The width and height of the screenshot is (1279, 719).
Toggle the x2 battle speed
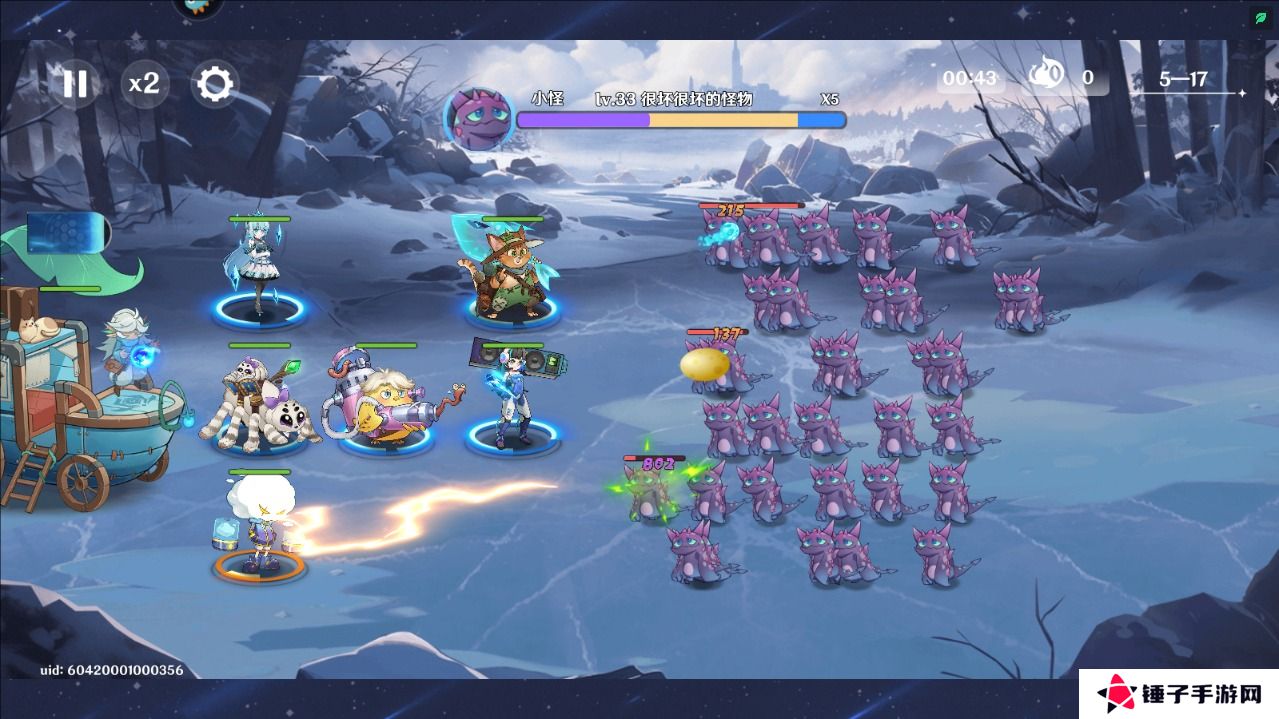point(144,84)
